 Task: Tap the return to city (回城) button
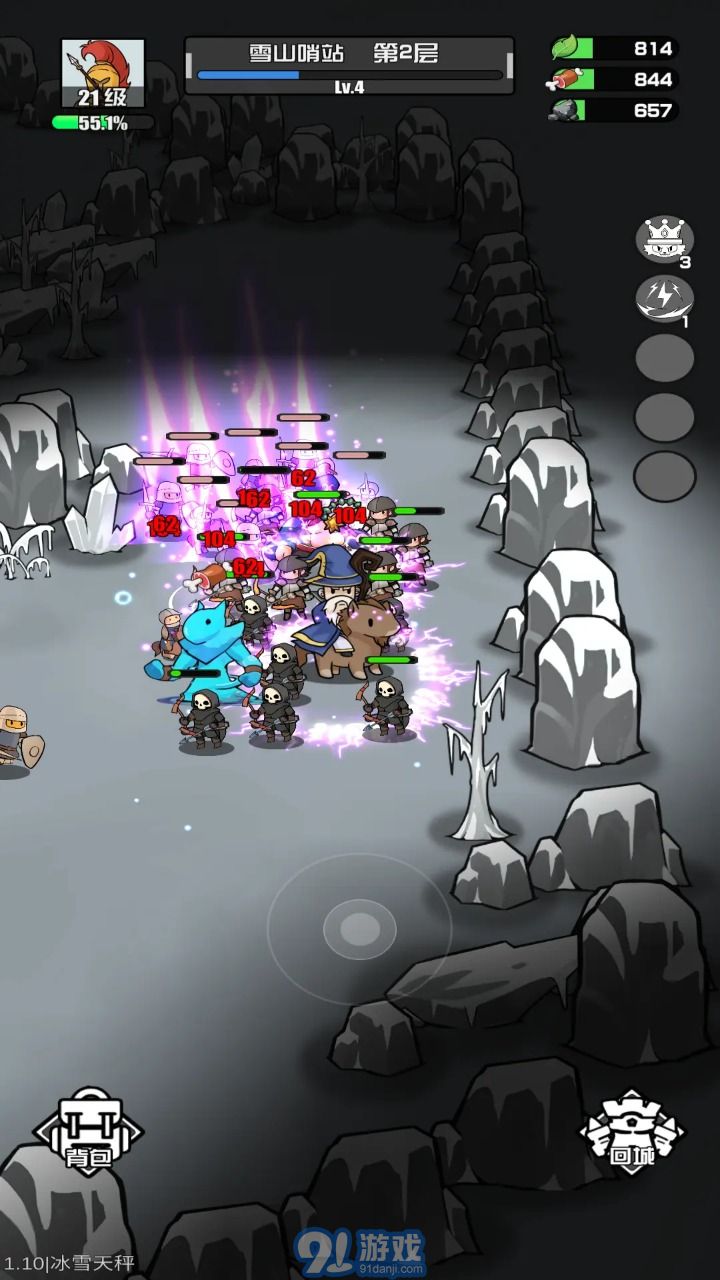point(632,1131)
